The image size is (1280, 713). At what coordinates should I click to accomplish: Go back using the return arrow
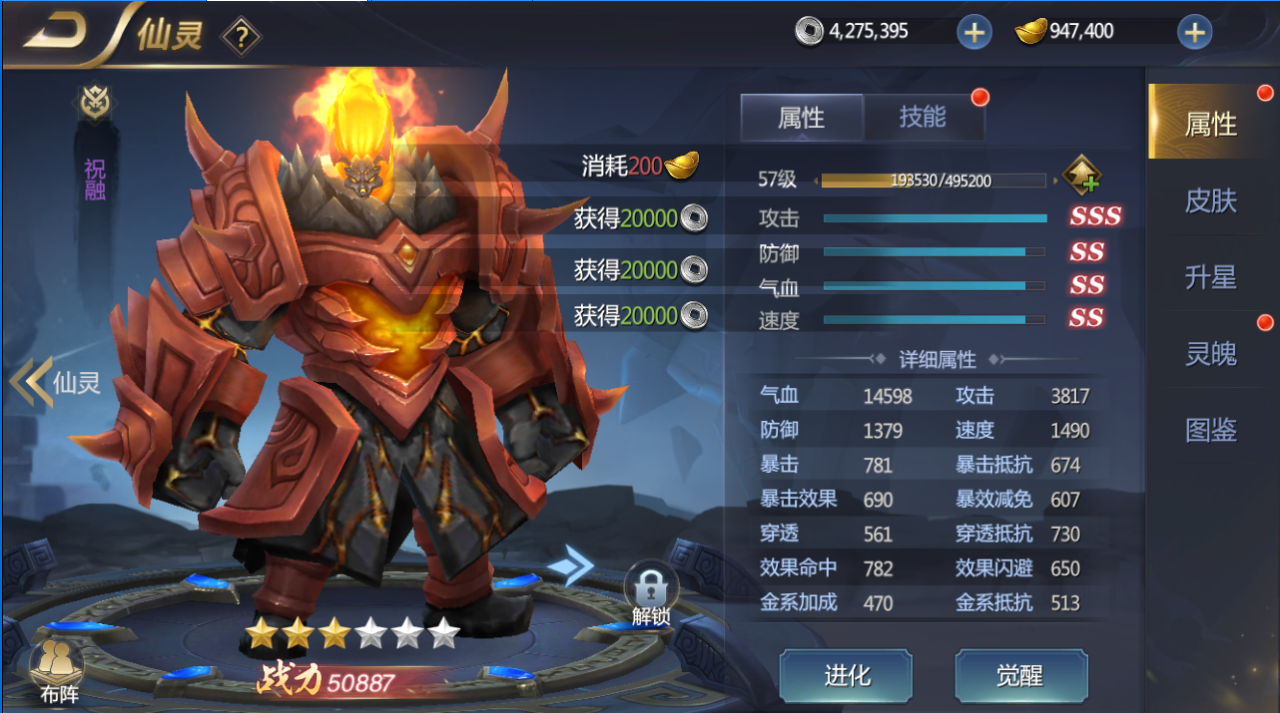pos(56,33)
